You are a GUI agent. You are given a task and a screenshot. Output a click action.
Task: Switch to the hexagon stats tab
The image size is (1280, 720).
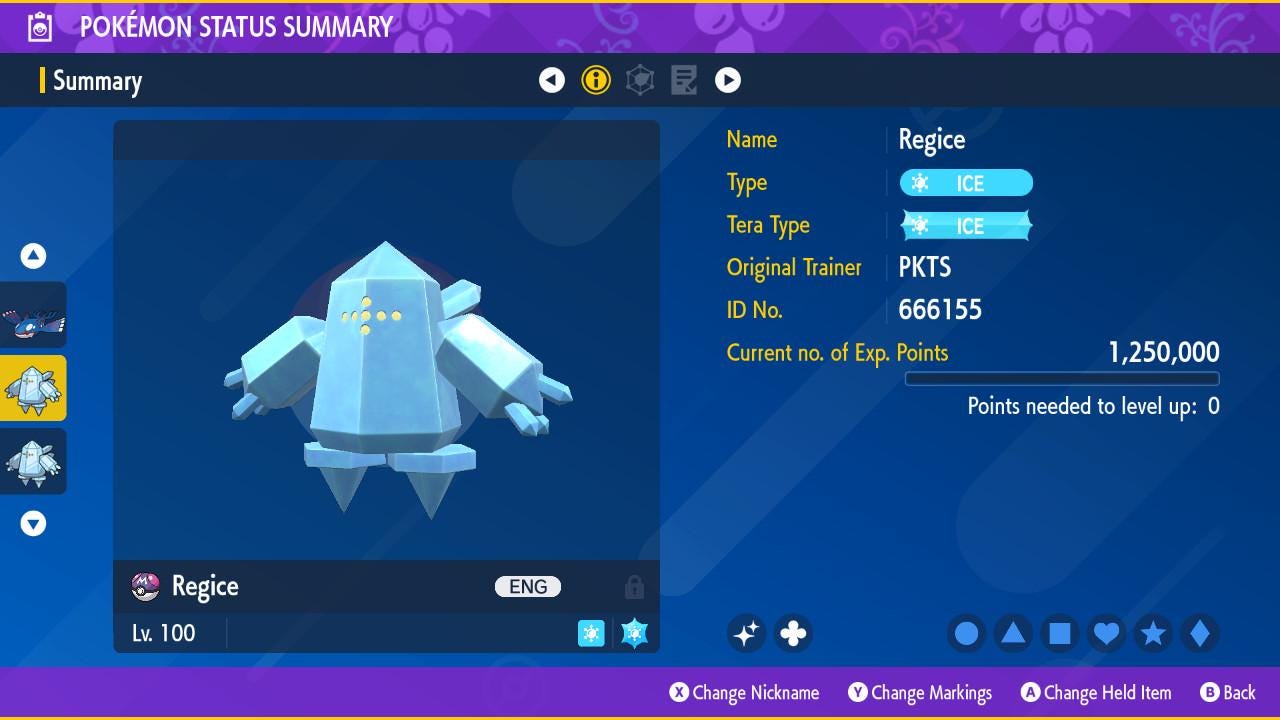point(640,80)
